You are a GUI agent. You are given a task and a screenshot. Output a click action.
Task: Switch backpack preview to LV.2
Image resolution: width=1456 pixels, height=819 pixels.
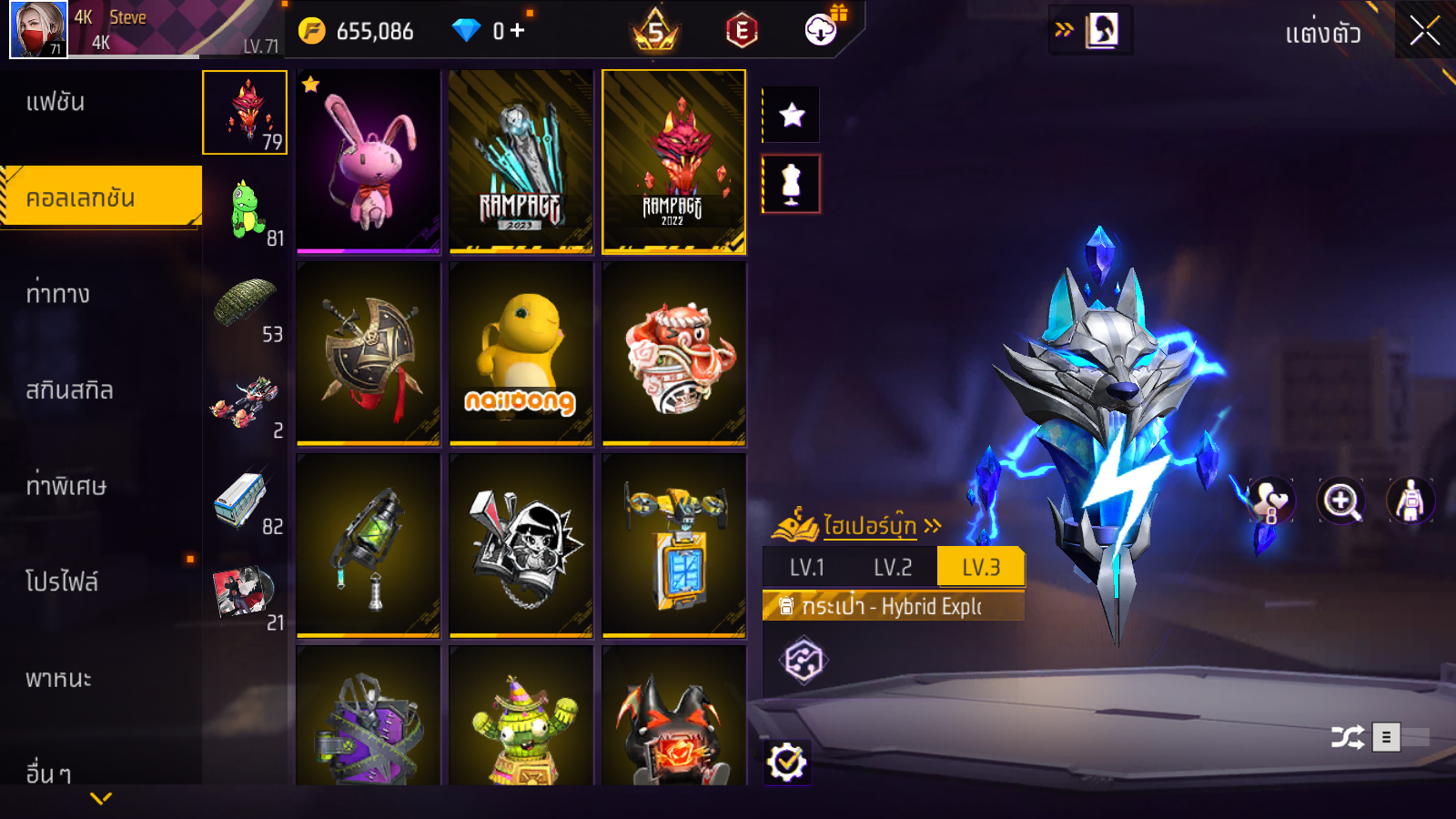click(892, 568)
